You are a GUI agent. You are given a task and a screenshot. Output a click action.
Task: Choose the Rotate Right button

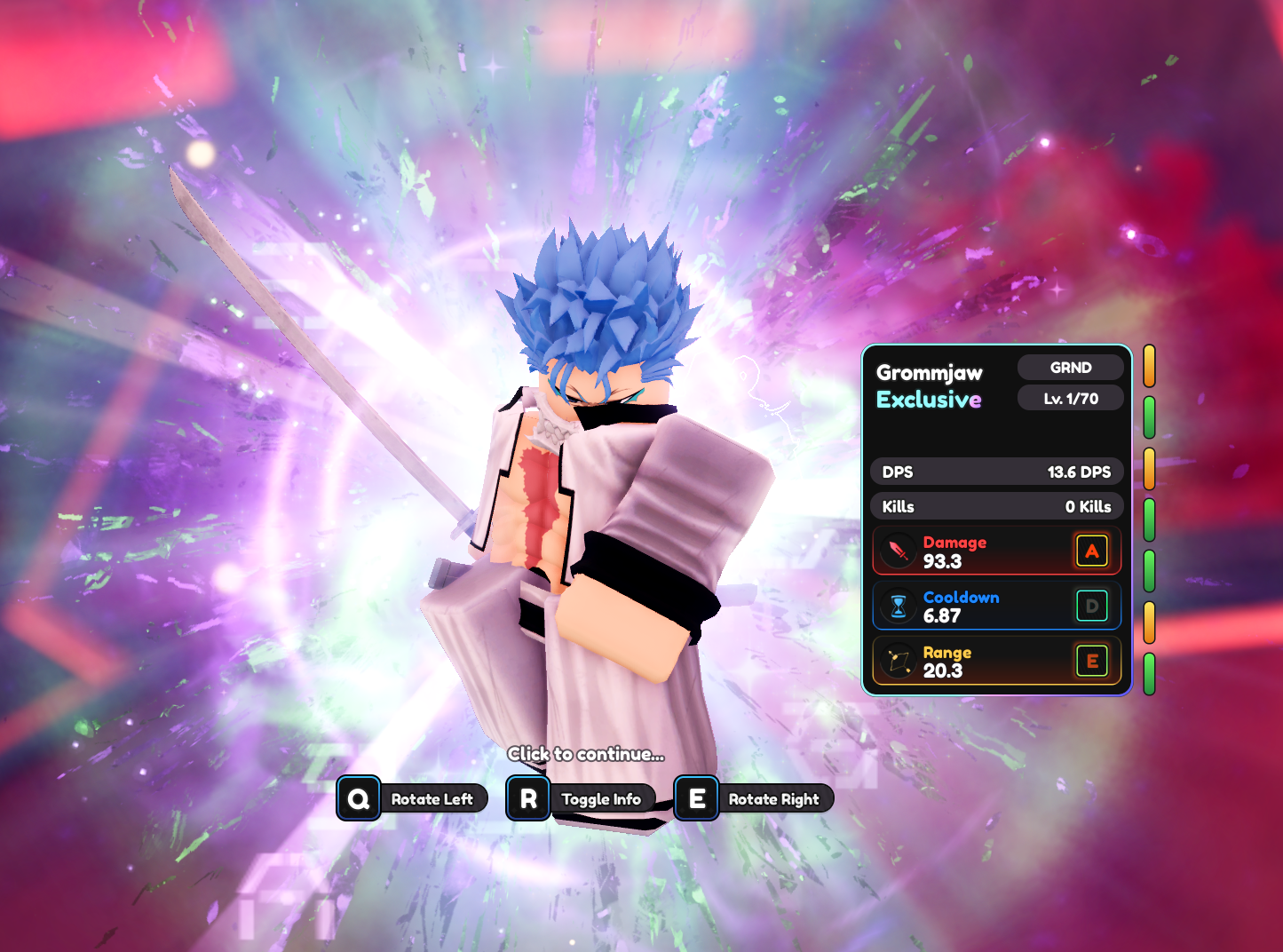754,798
